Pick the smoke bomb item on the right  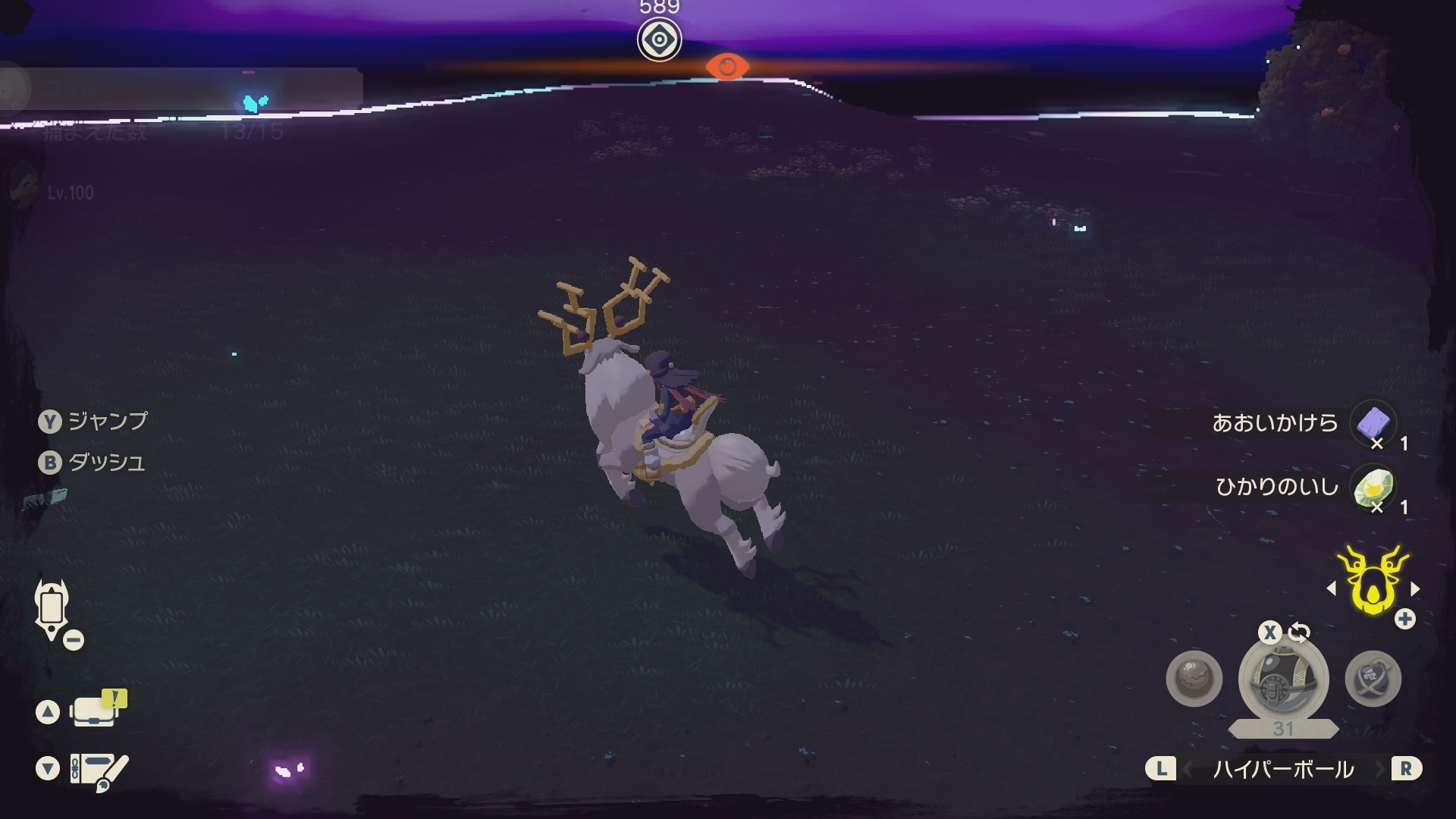pyautogui.click(x=1373, y=679)
